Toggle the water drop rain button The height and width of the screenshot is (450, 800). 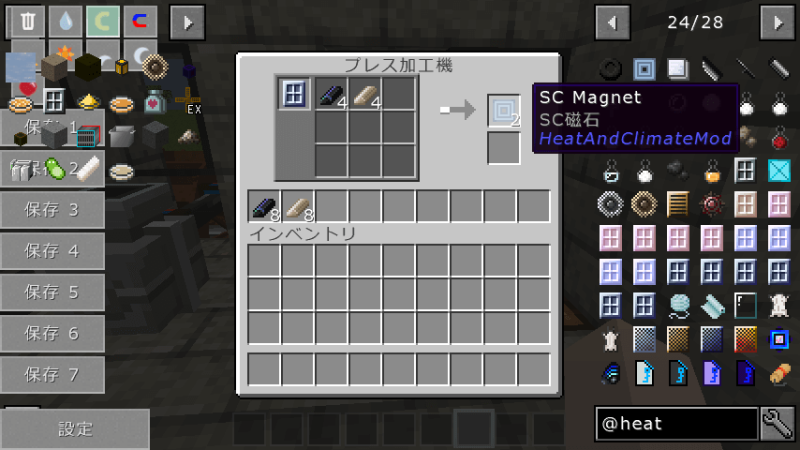click(64, 20)
